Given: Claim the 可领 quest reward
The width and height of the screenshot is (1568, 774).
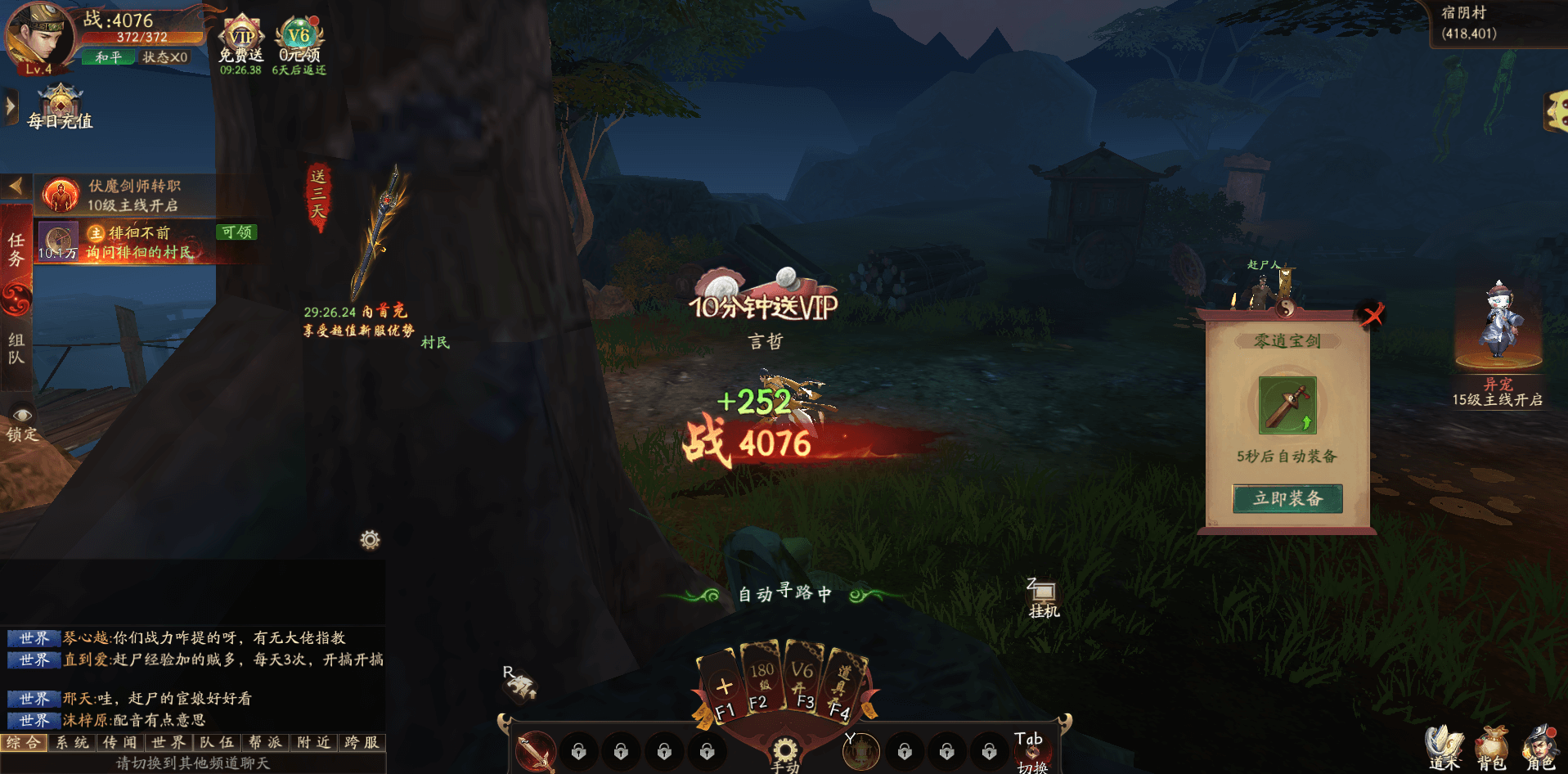Looking at the screenshot, I should point(238,232).
